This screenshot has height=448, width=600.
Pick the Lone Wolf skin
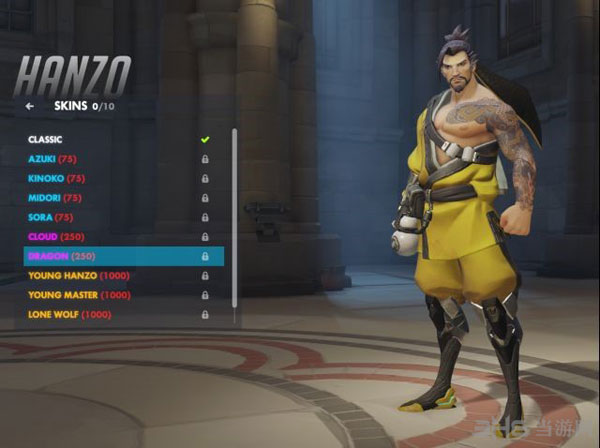pyautogui.click(x=69, y=315)
